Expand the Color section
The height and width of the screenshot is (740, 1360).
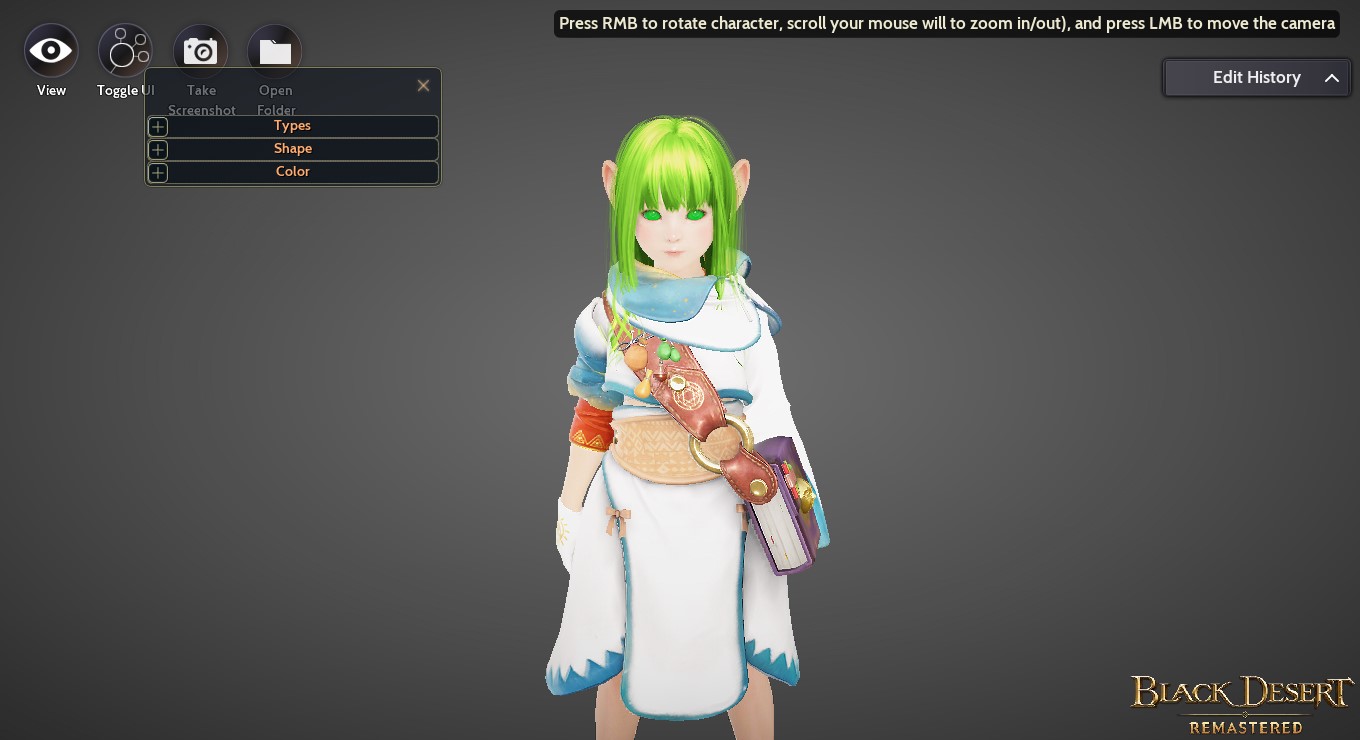157,172
